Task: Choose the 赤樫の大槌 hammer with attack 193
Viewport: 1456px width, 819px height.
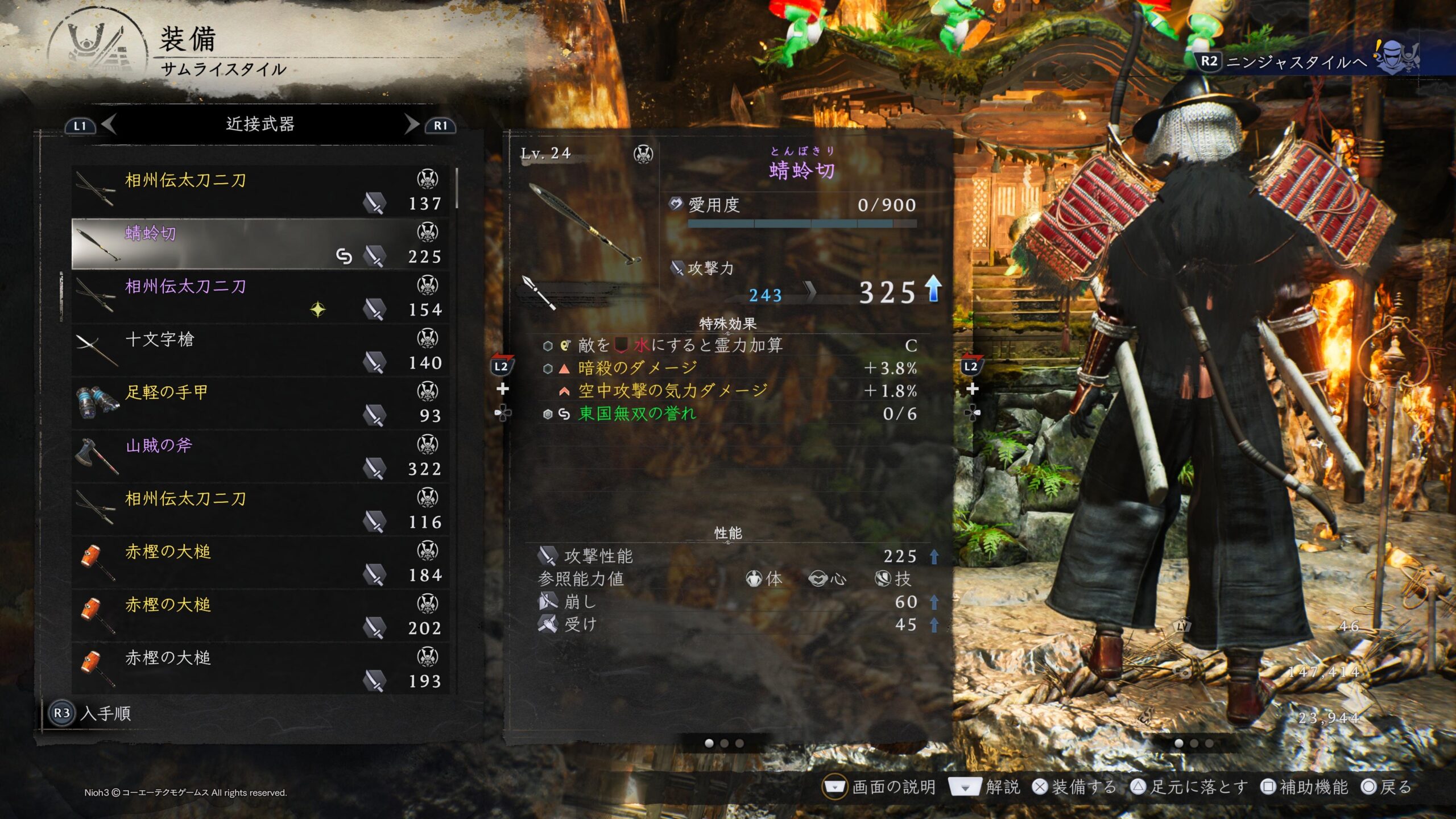Action: (260, 669)
